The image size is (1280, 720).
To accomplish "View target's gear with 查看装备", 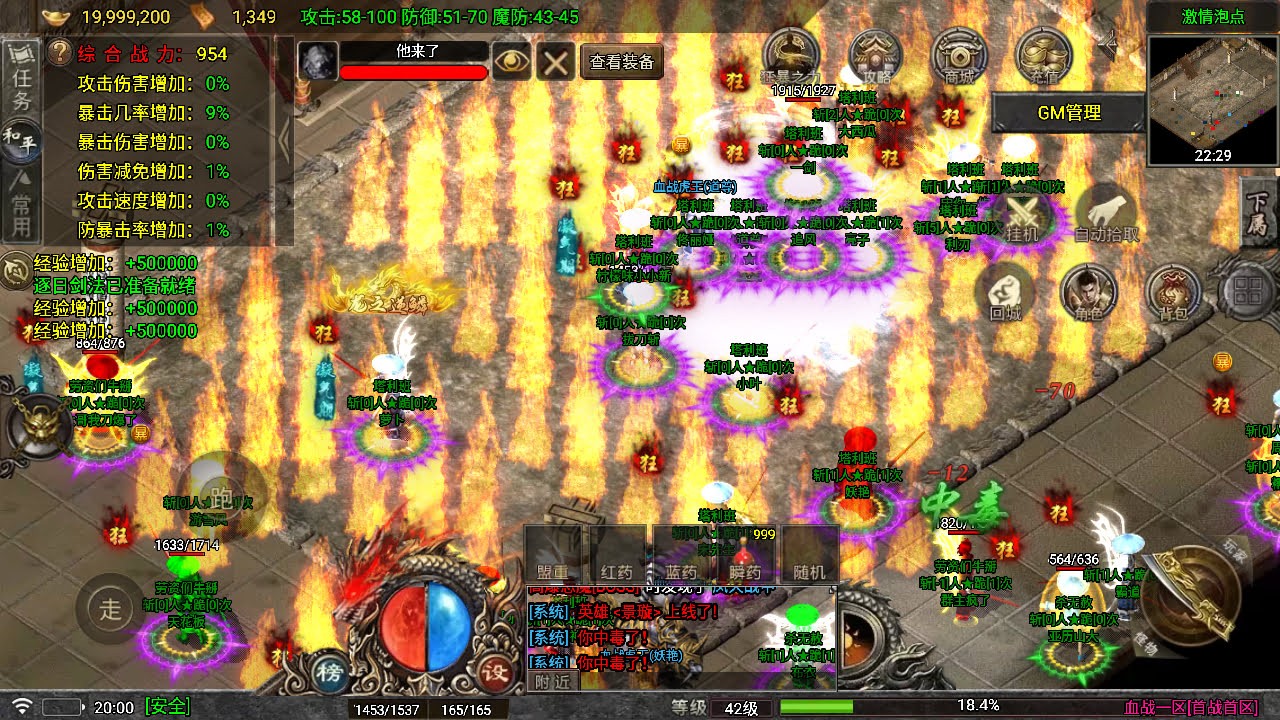I will click(621, 62).
